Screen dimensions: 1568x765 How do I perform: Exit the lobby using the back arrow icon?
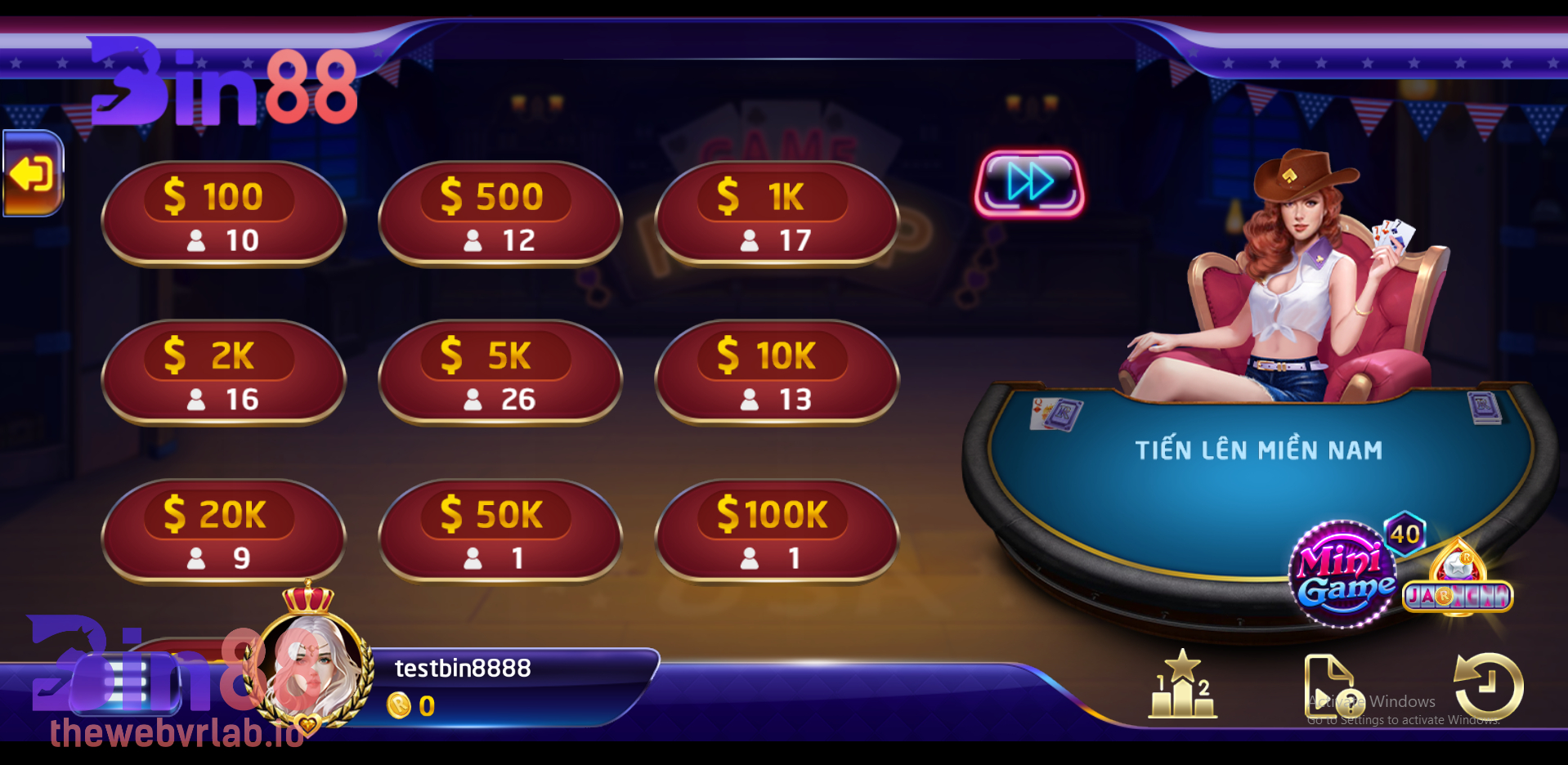point(34,172)
